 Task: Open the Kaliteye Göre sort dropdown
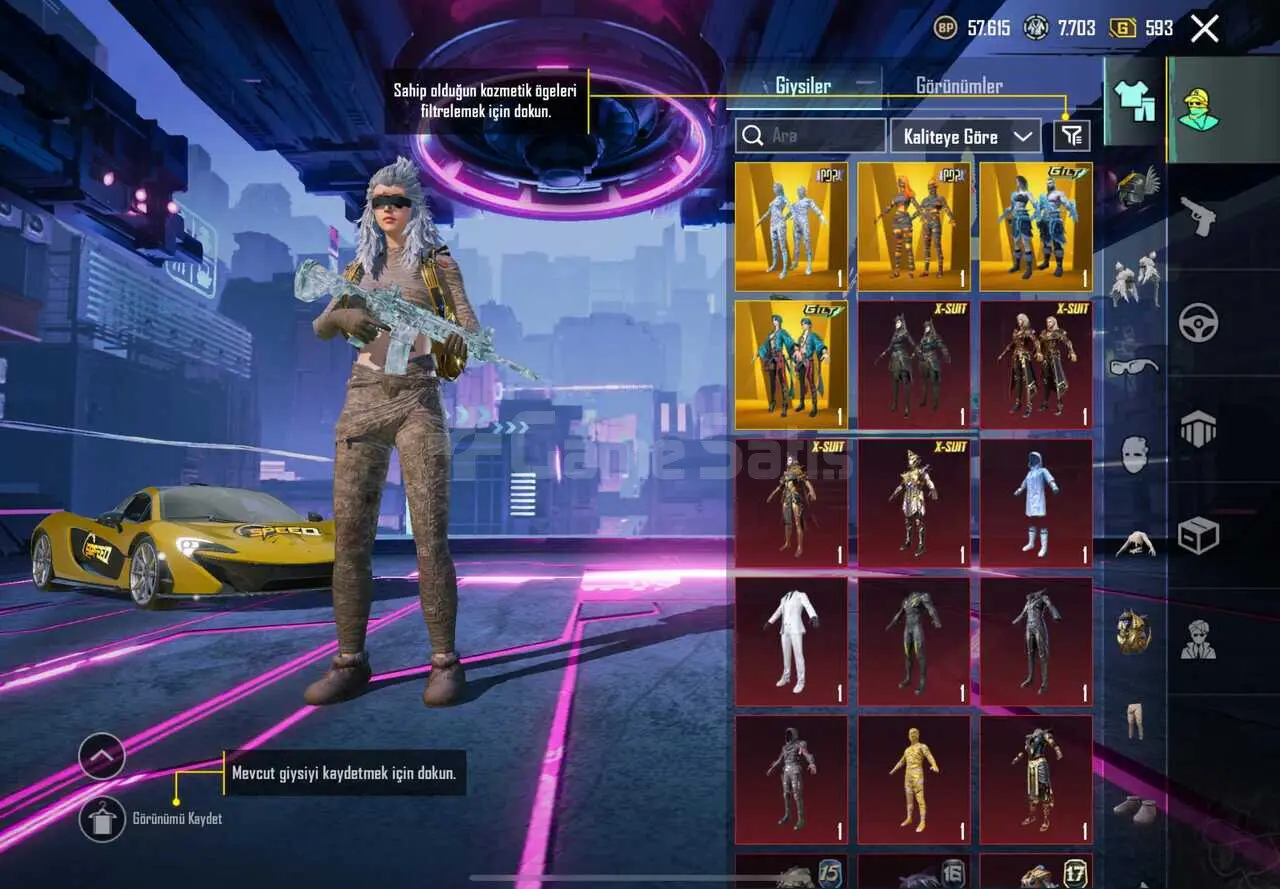[x=965, y=136]
